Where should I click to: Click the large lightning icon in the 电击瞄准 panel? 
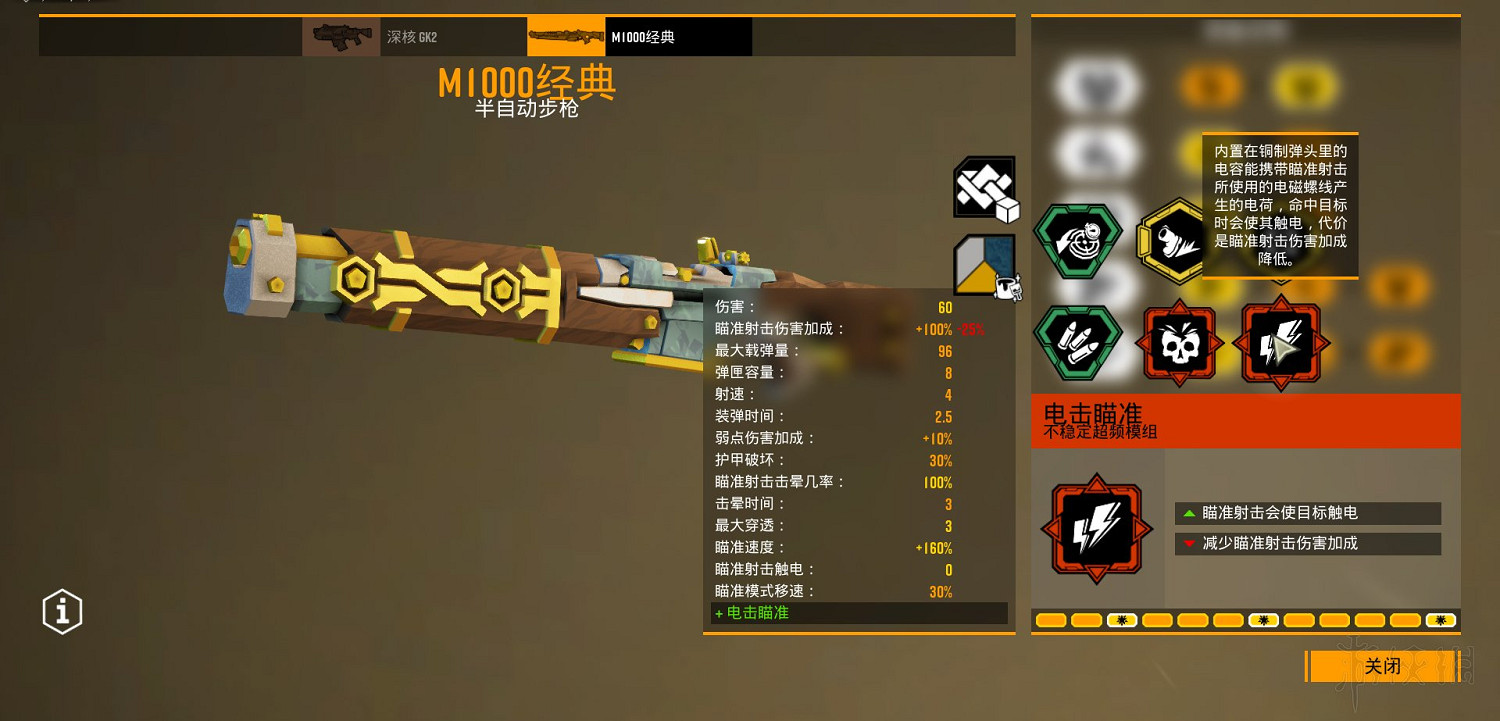click(1097, 528)
